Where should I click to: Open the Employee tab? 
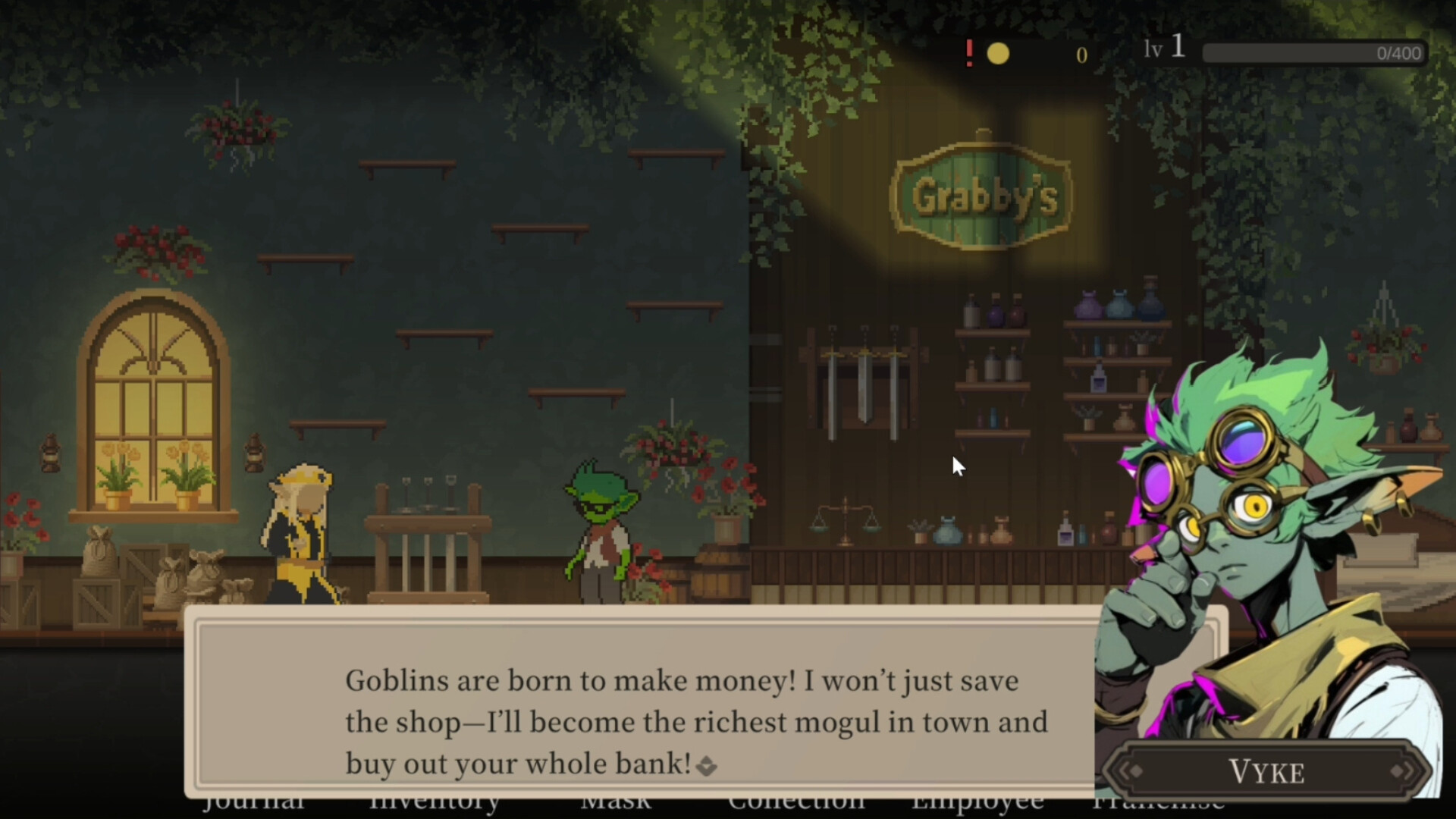(x=978, y=802)
